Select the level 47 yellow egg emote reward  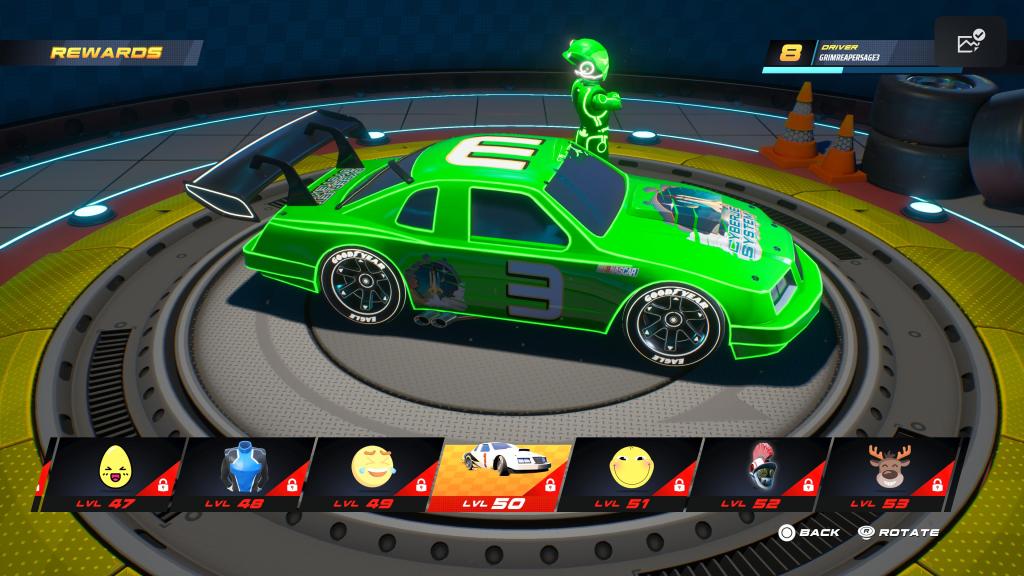tap(112, 472)
